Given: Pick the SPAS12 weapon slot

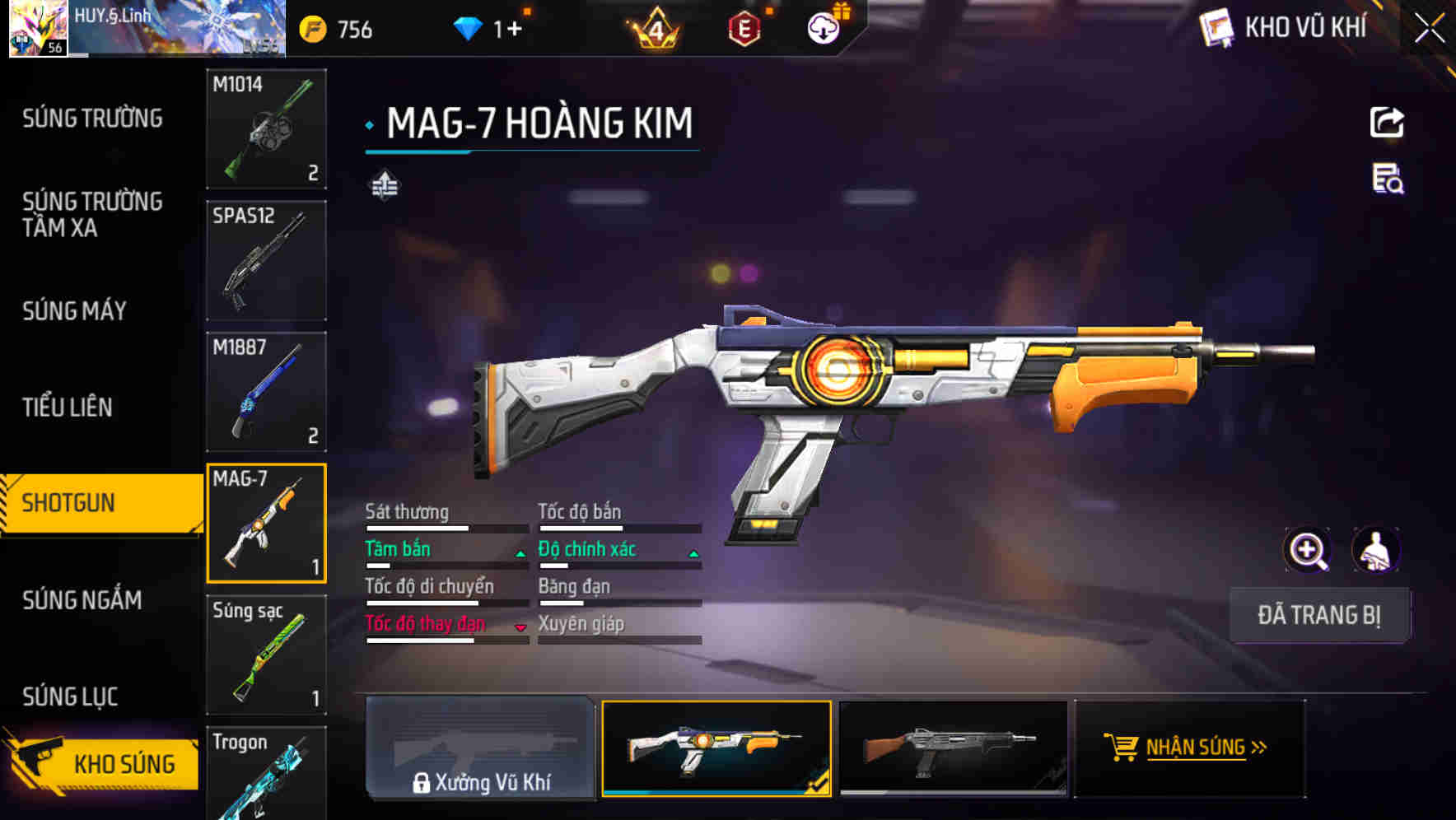Looking at the screenshot, I should (266, 260).
